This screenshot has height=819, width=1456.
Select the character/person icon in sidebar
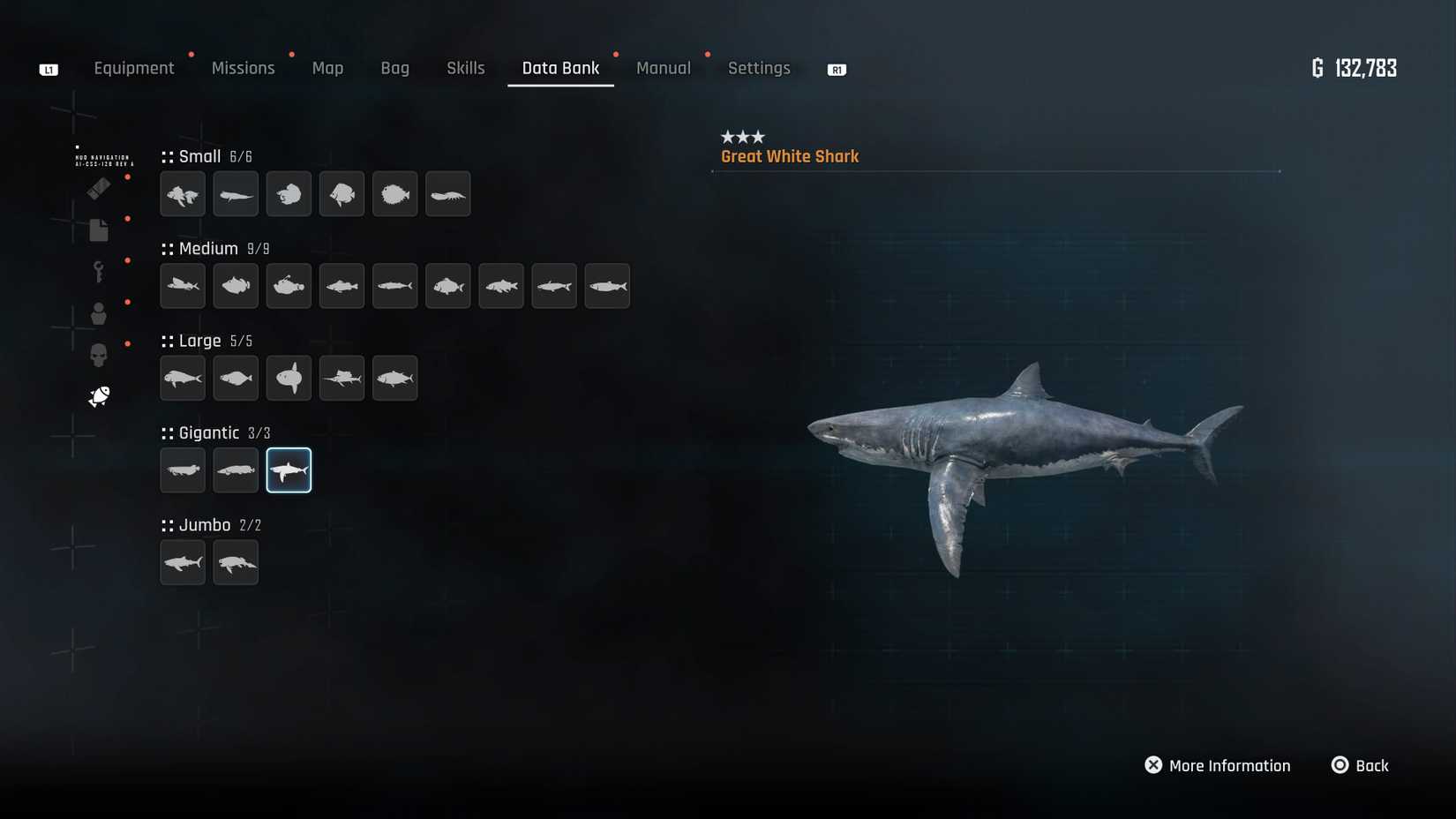pyautogui.click(x=98, y=313)
